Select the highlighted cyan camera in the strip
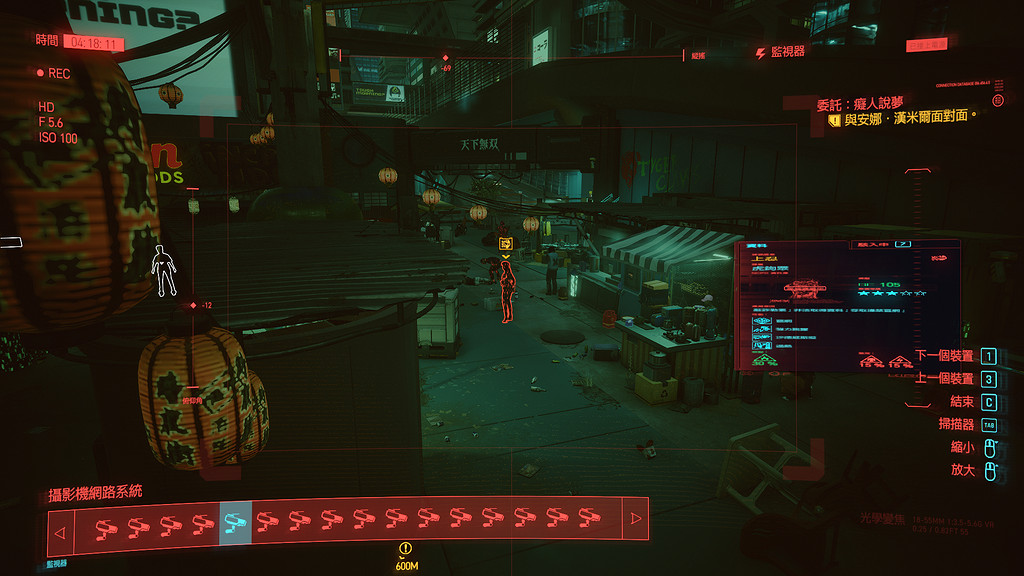This screenshot has width=1024, height=576. (x=235, y=521)
